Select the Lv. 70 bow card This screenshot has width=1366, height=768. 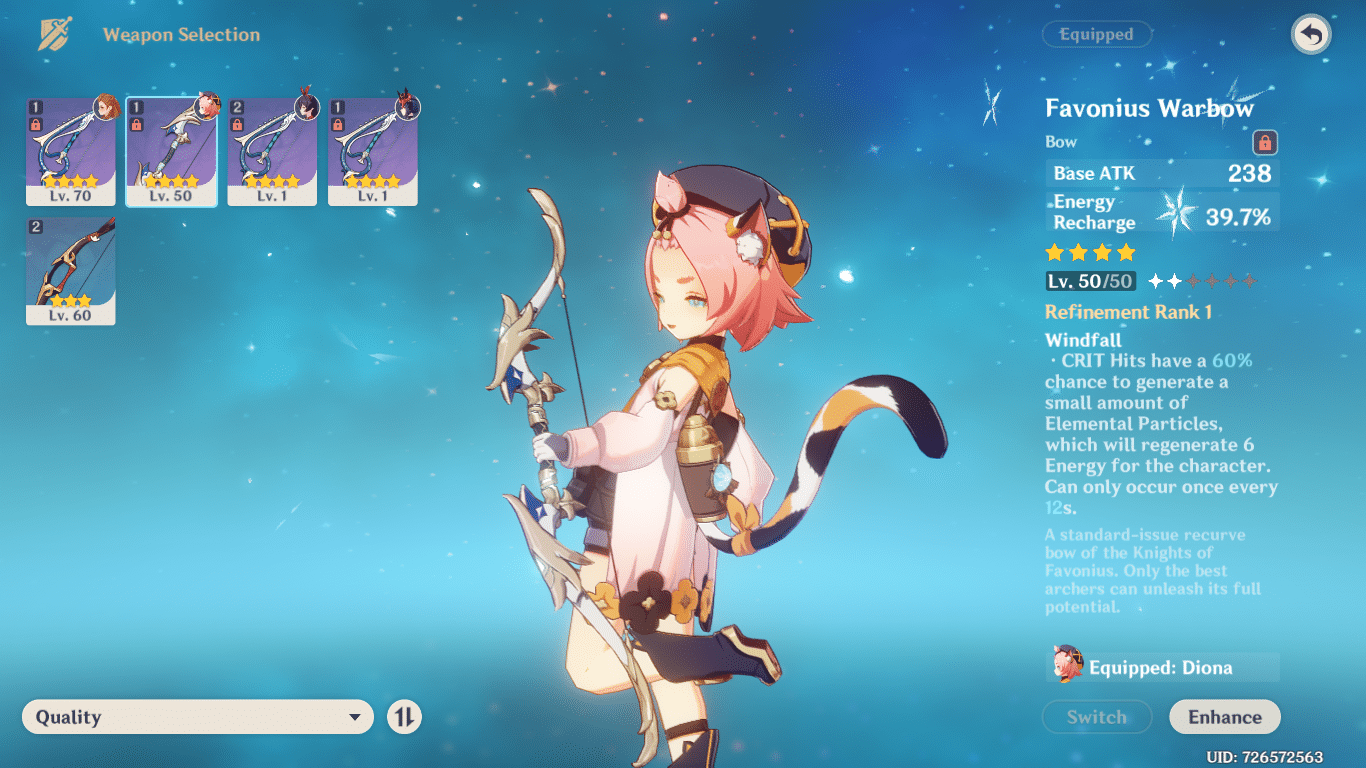[71, 151]
